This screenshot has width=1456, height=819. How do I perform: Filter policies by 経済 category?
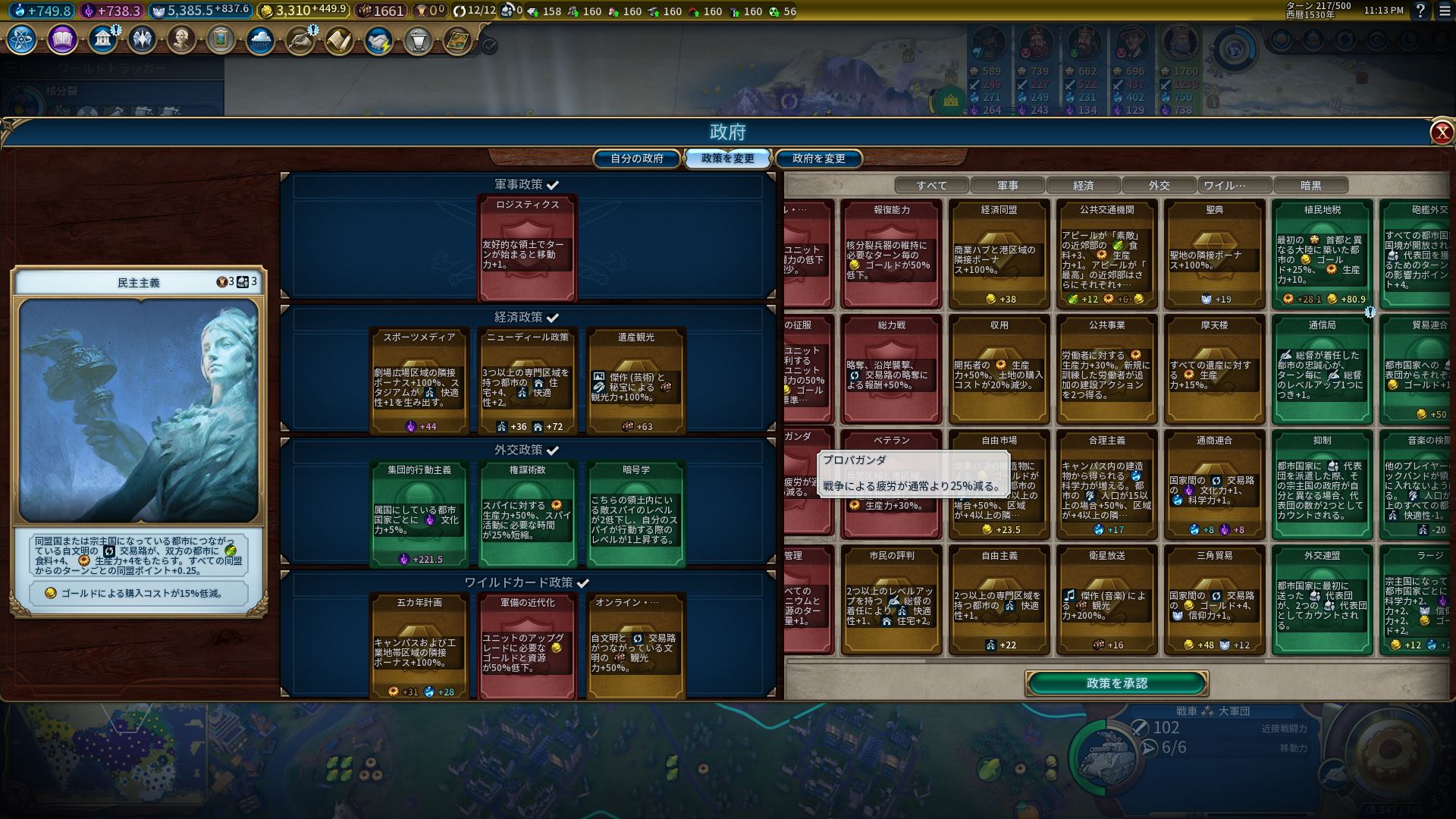point(1083,185)
